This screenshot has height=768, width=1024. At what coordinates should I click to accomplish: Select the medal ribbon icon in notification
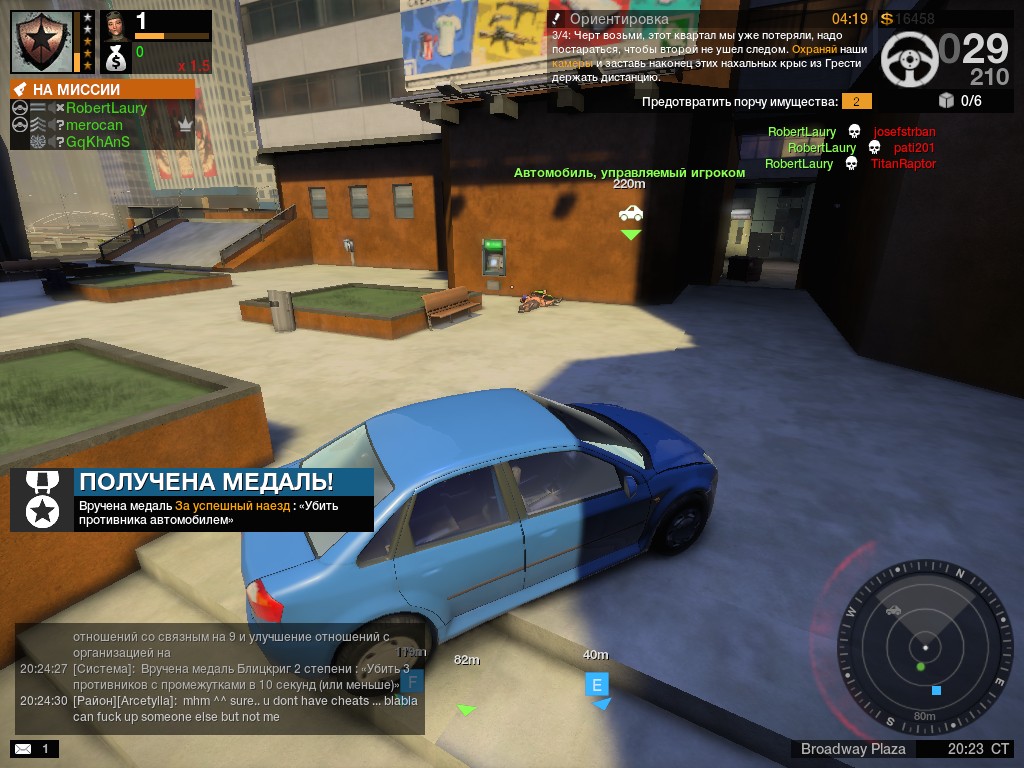42,499
